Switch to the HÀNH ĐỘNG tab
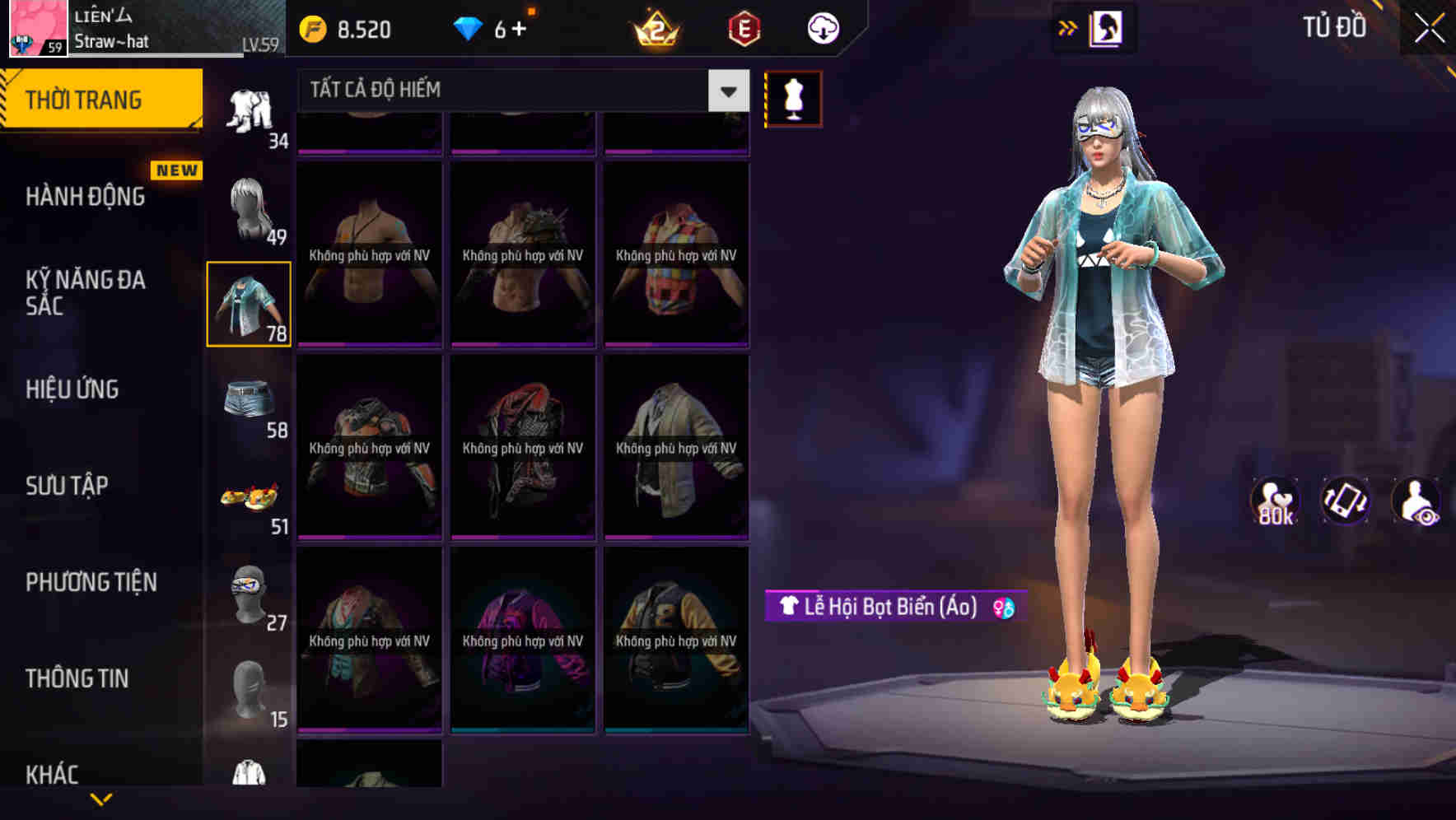The image size is (1456, 820). click(x=84, y=196)
